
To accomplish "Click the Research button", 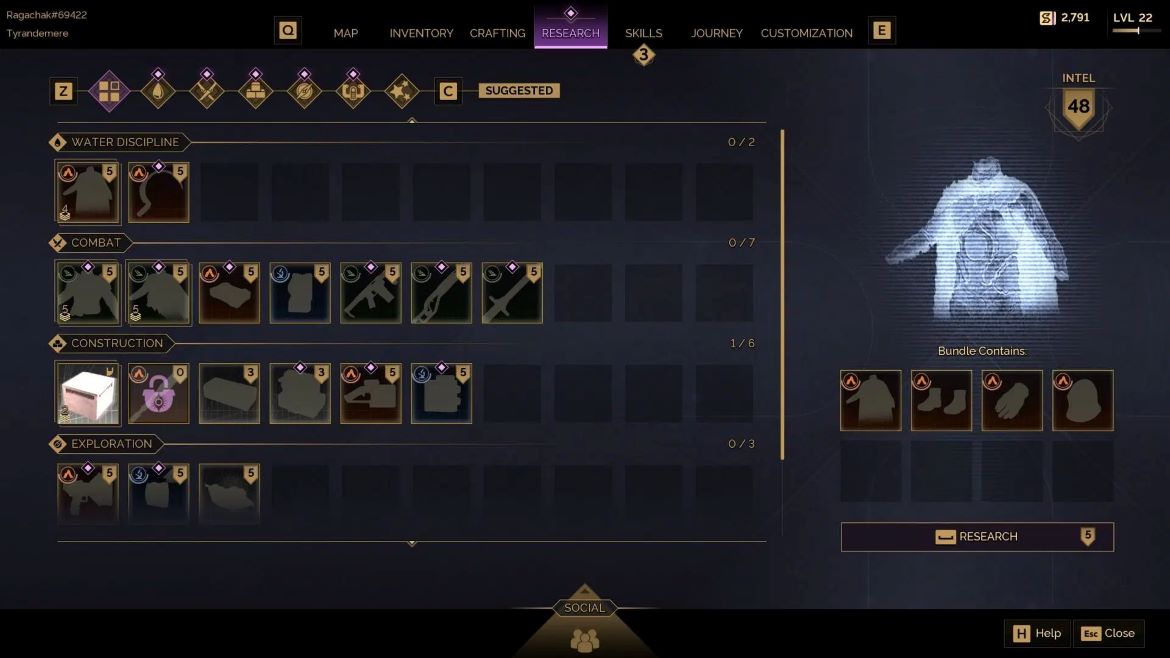I will click(x=977, y=537).
